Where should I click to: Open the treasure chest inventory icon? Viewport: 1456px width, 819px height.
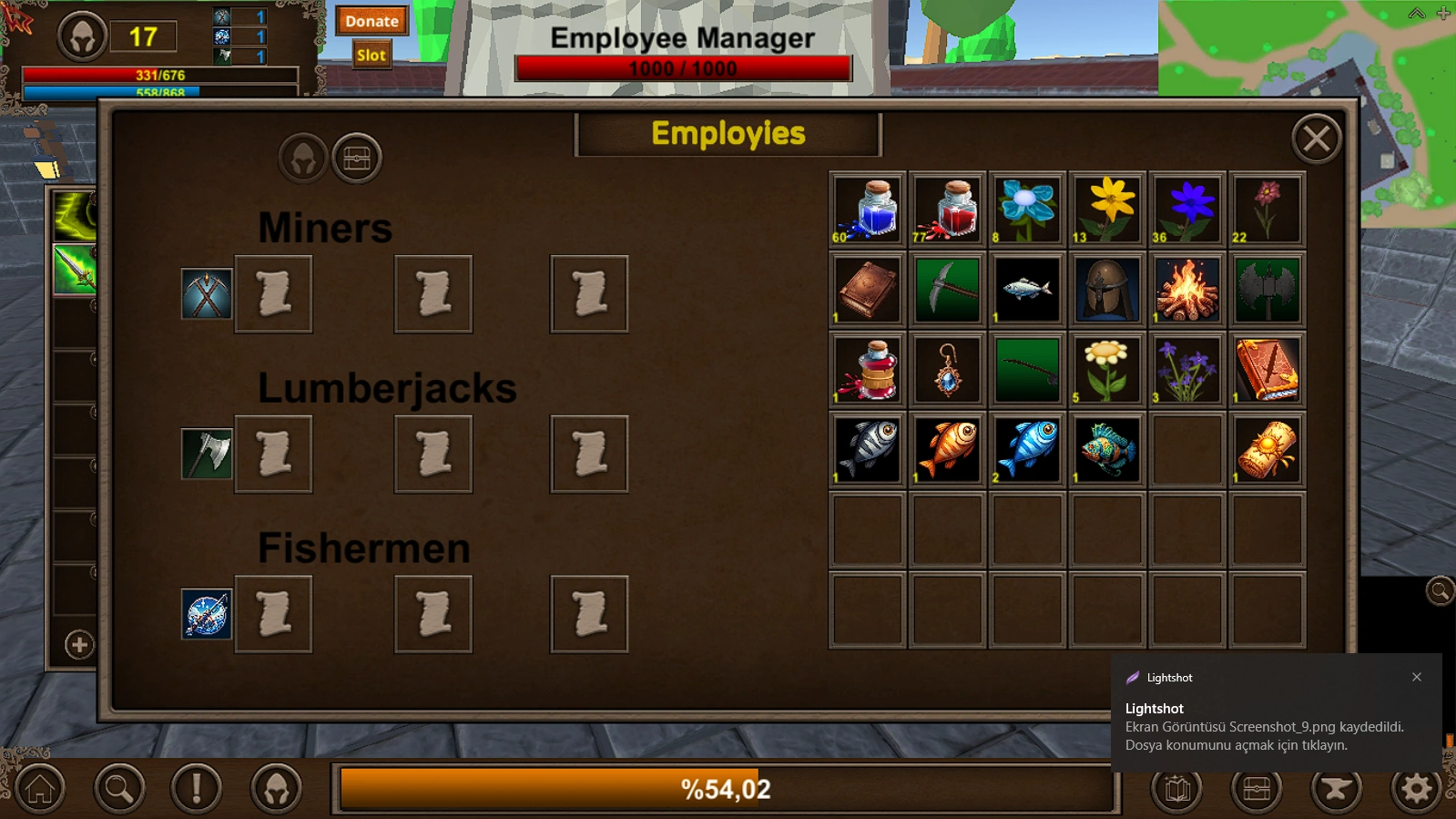[1256, 789]
